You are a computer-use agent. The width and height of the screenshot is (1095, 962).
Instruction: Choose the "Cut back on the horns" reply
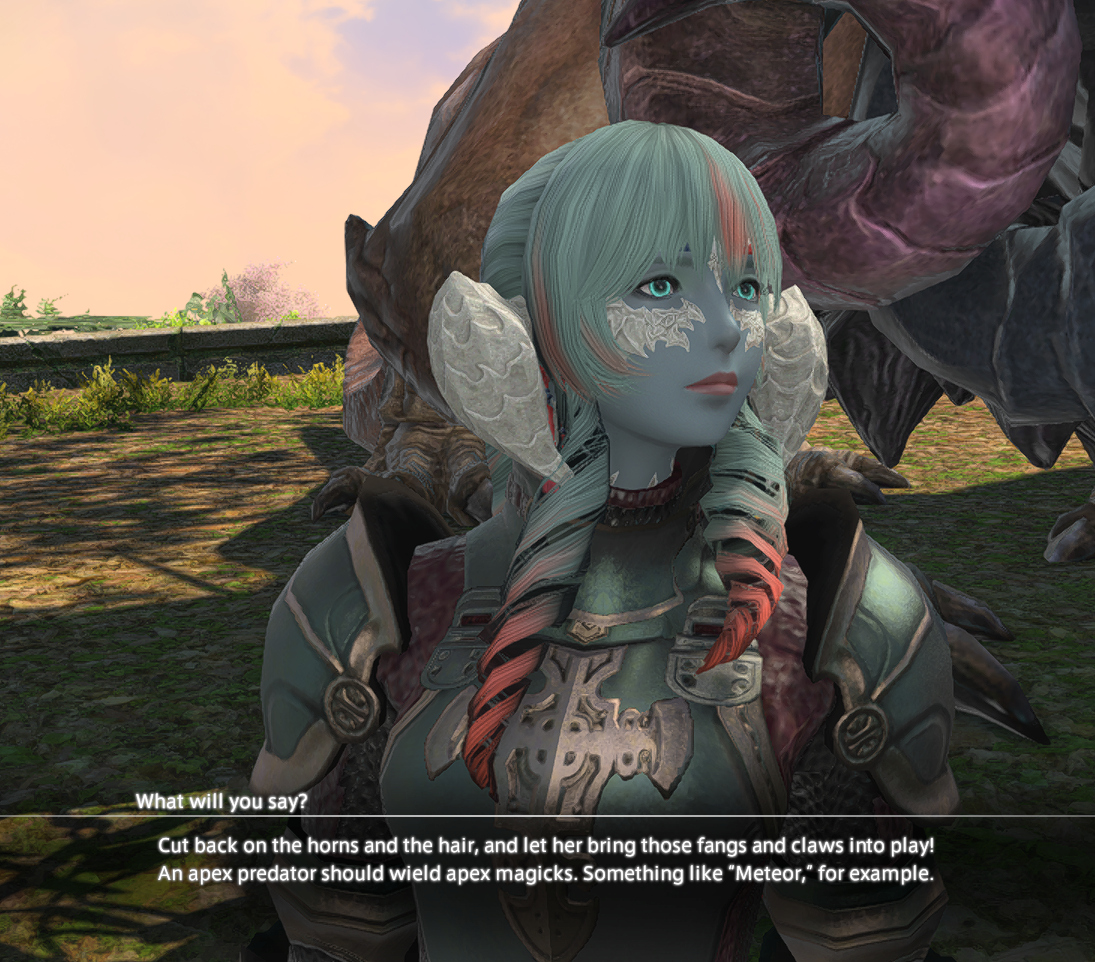(546, 846)
